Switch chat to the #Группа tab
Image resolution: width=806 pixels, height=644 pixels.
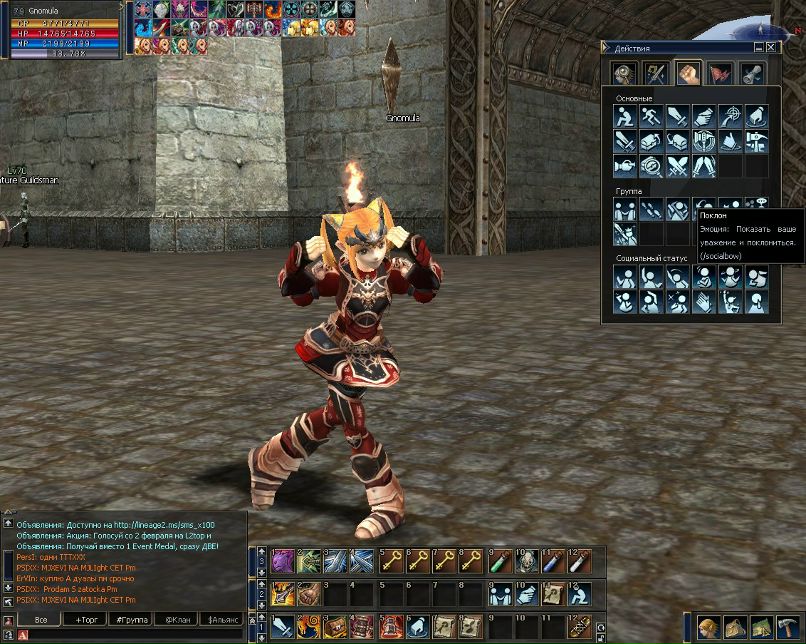click(x=131, y=620)
